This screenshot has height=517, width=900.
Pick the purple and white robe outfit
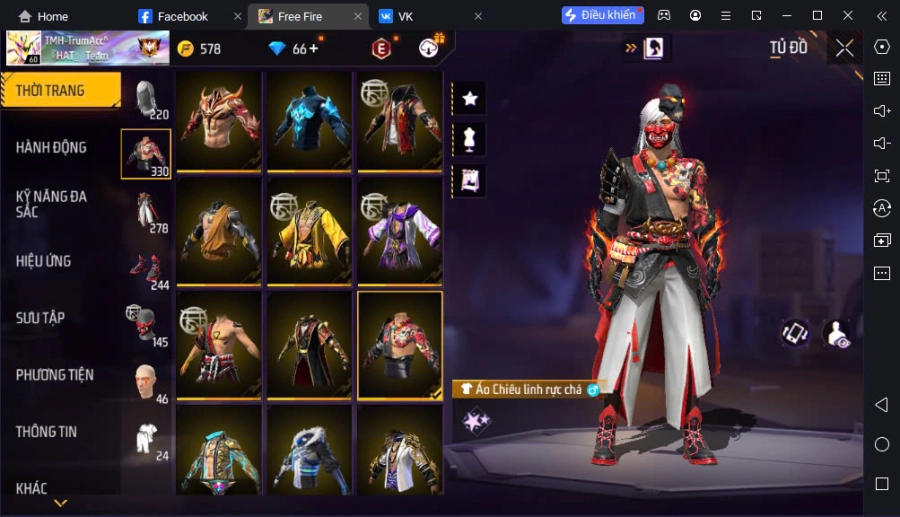(x=400, y=230)
